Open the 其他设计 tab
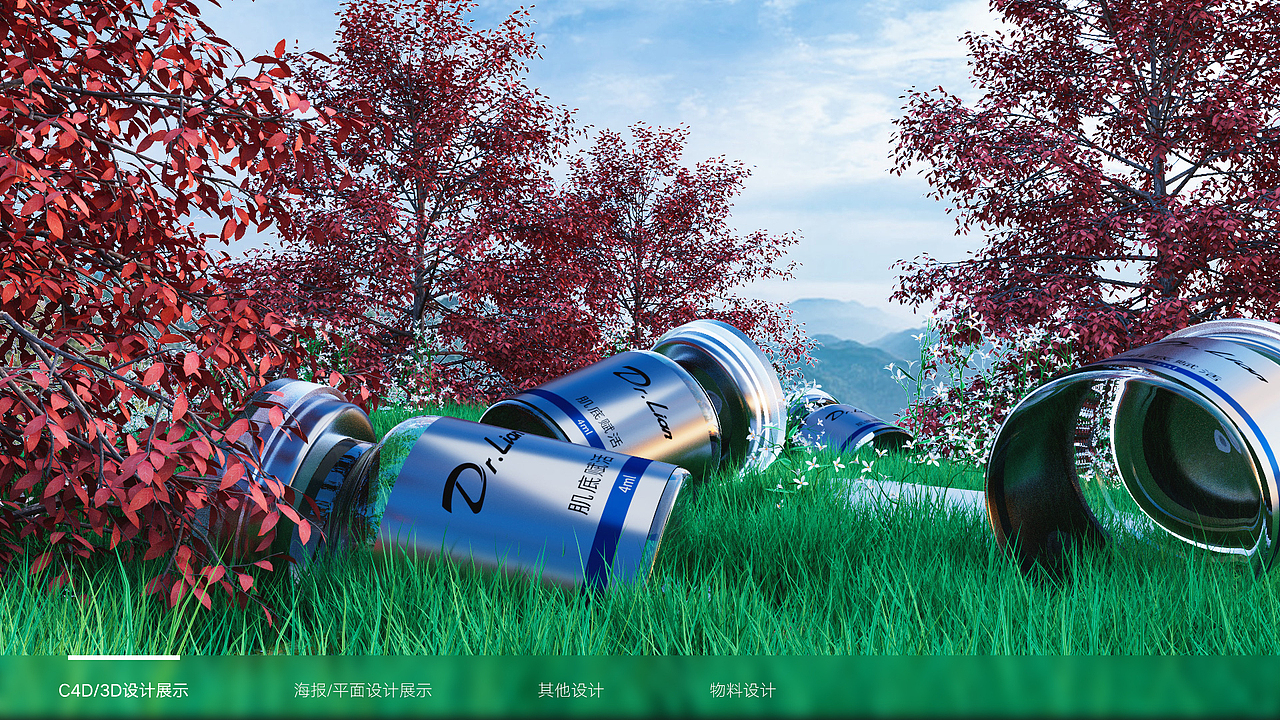The height and width of the screenshot is (720, 1280). (x=571, y=690)
